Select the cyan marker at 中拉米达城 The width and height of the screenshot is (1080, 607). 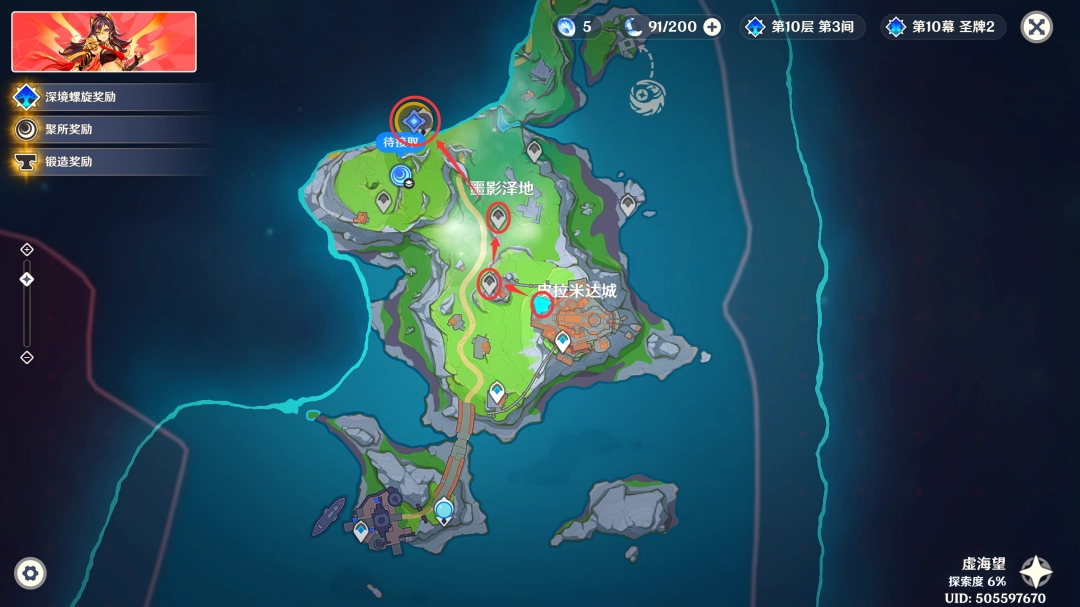[x=542, y=305]
